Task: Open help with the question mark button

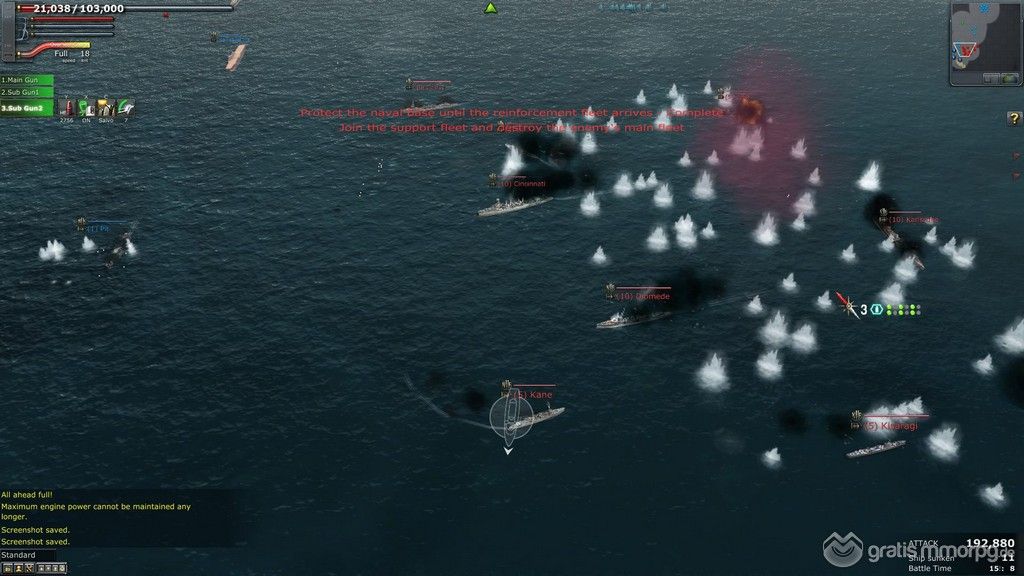Action: (1013, 119)
